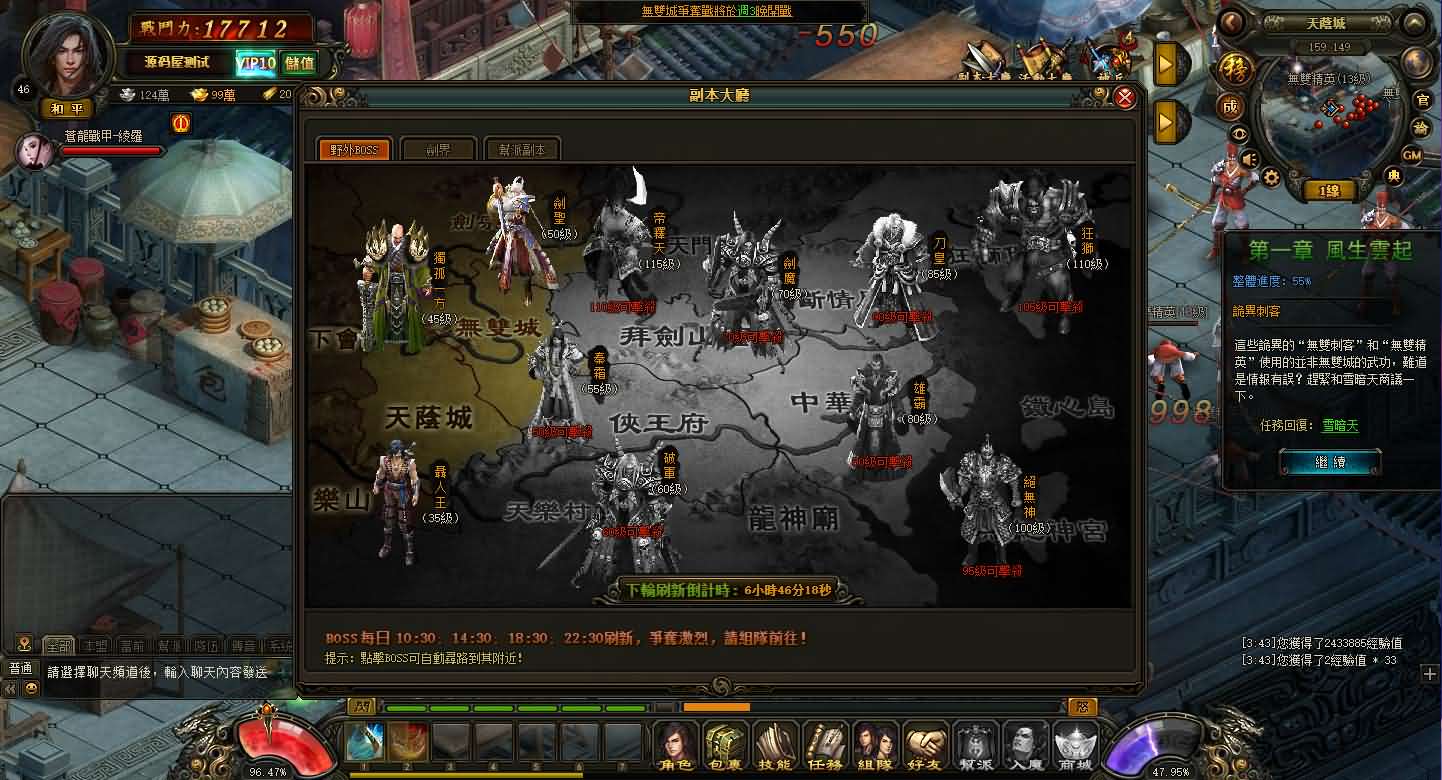
Task: Open the 包裹 inventory bag icon
Action: pos(726,747)
